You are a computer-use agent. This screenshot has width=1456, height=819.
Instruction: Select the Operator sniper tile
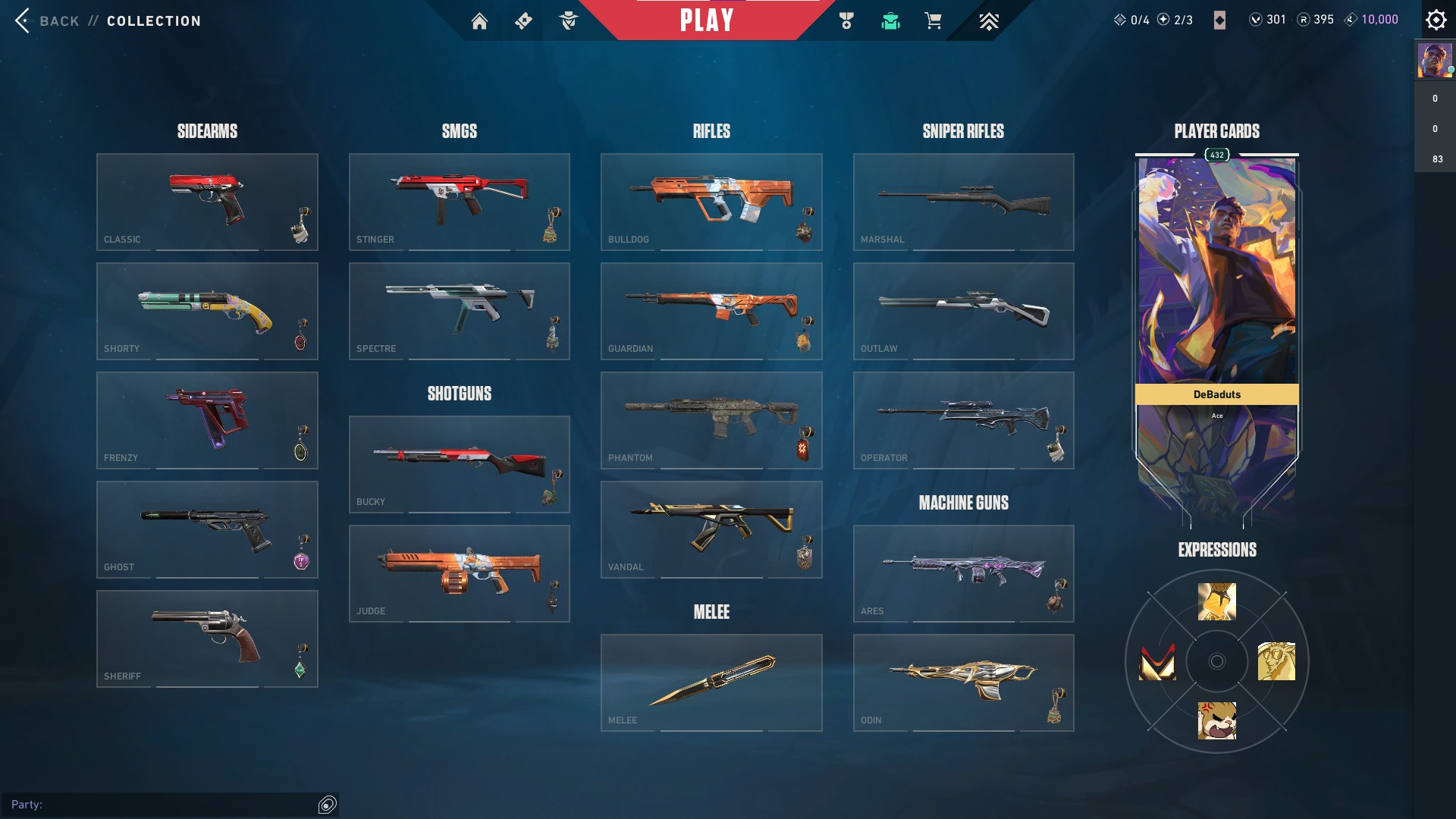[x=963, y=420]
